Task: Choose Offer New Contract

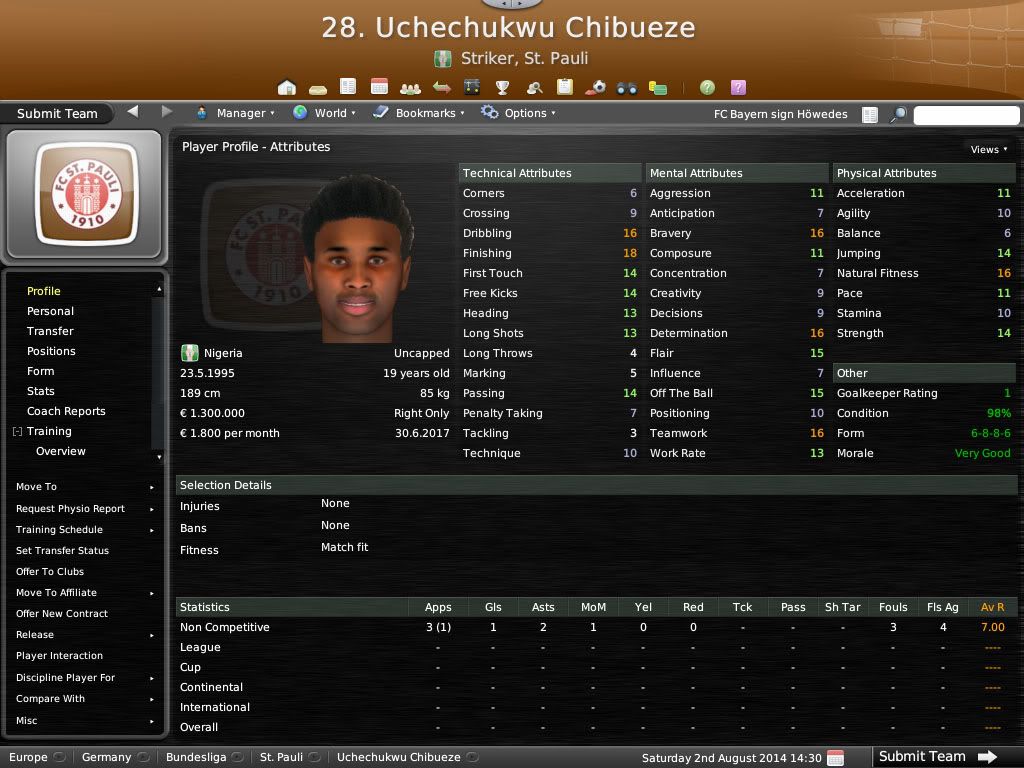Action: tap(62, 614)
